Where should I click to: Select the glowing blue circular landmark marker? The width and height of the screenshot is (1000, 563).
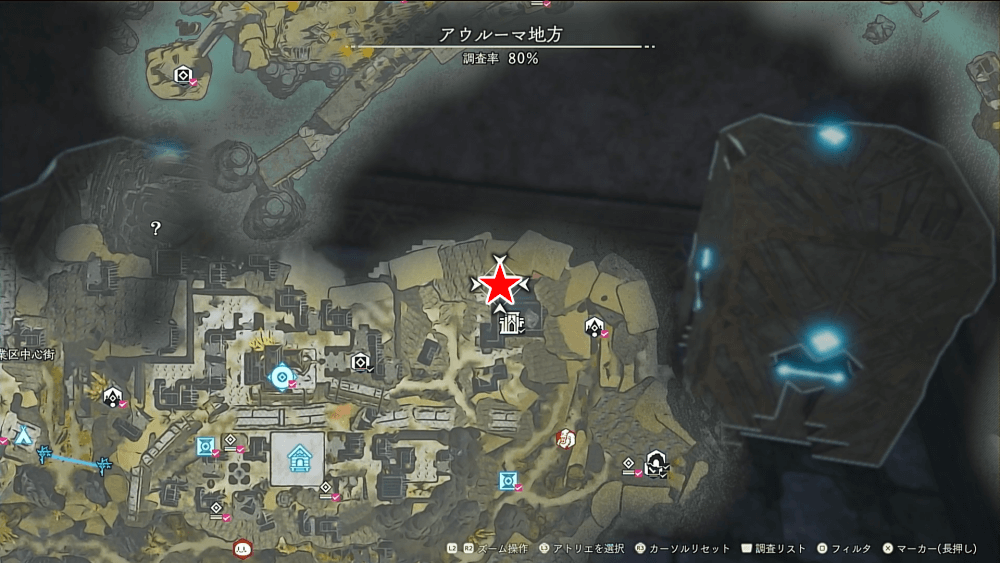click(x=281, y=376)
